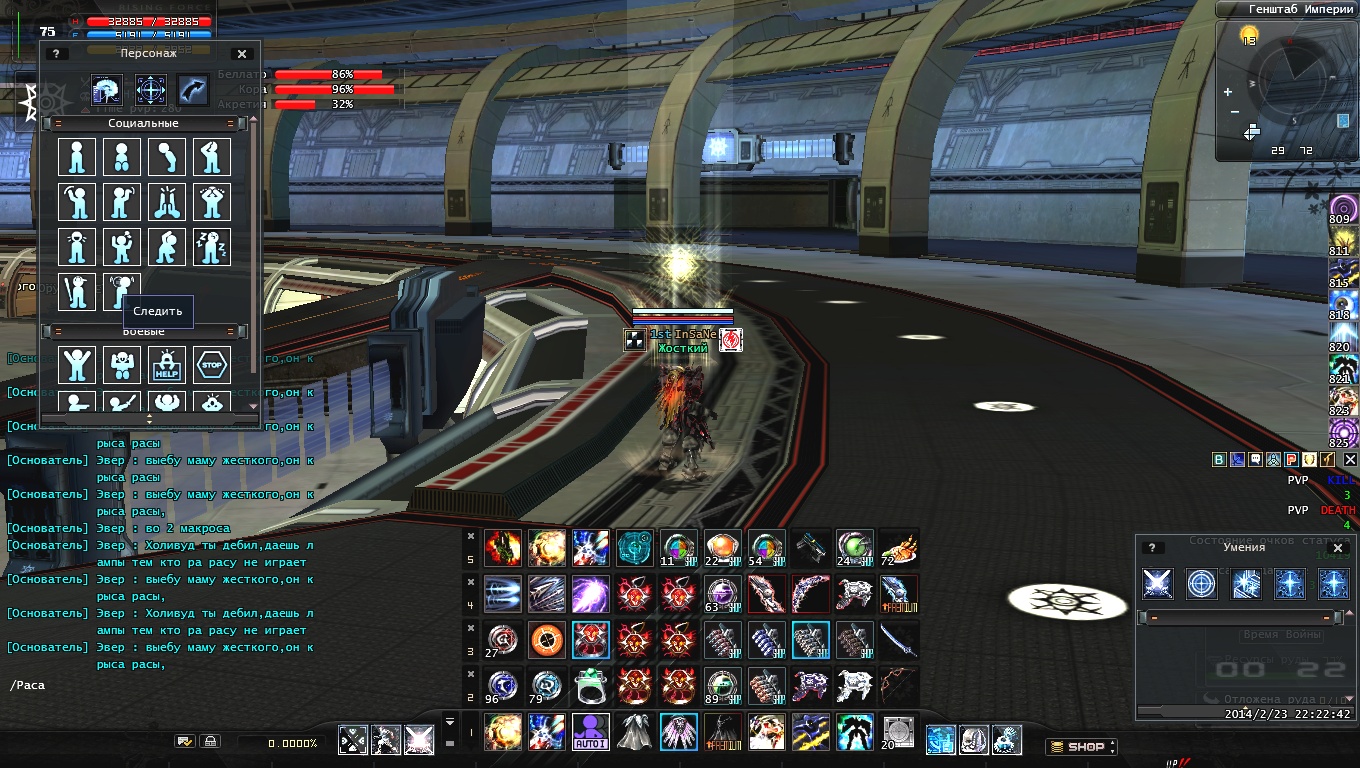Use the potion slot showing 63
The width and height of the screenshot is (1360, 768).
click(723, 594)
